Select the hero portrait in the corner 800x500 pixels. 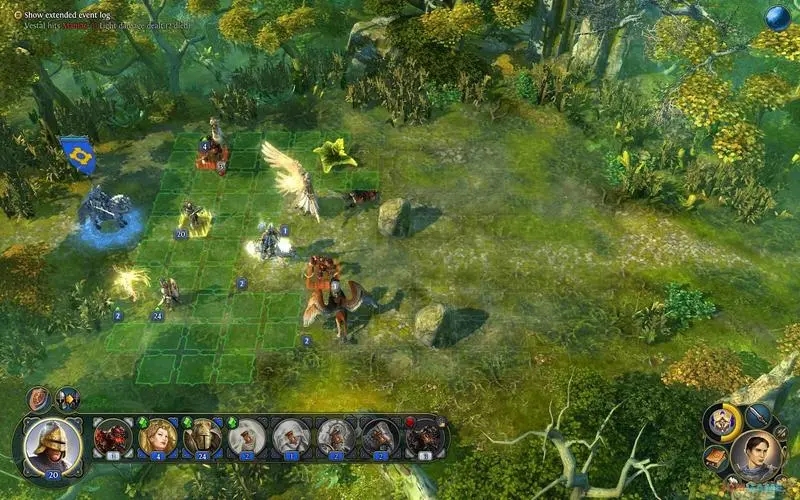pyautogui.click(x=757, y=454)
